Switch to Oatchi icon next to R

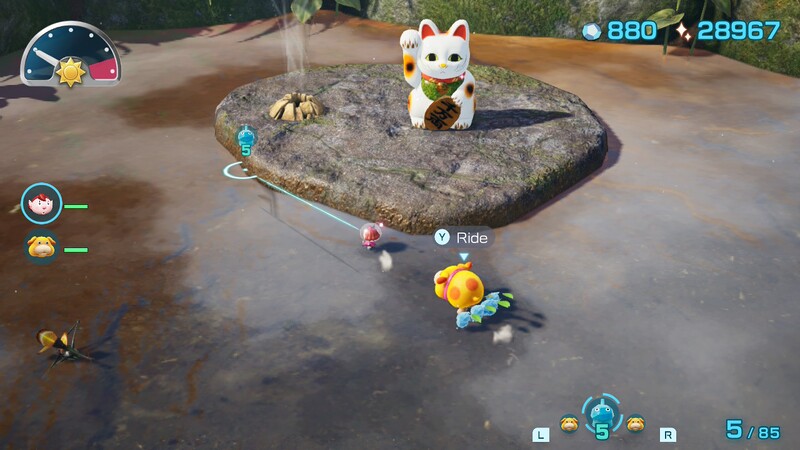634,423
